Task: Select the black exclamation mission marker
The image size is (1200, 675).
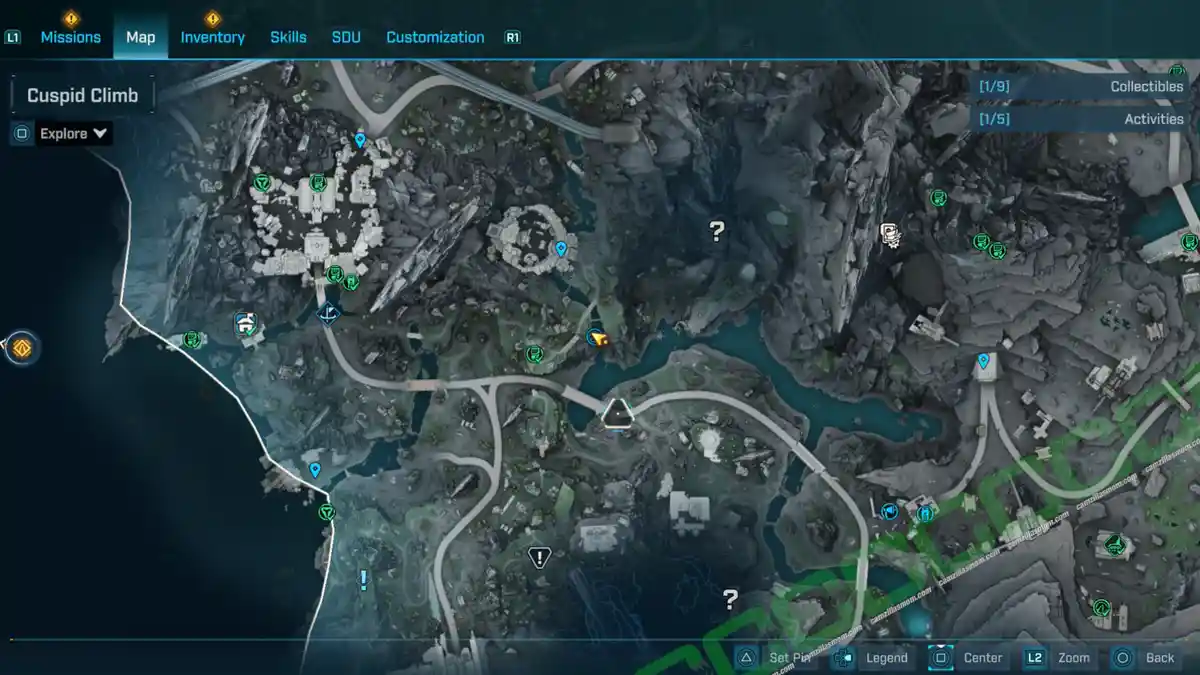Action: [x=540, y=557]
